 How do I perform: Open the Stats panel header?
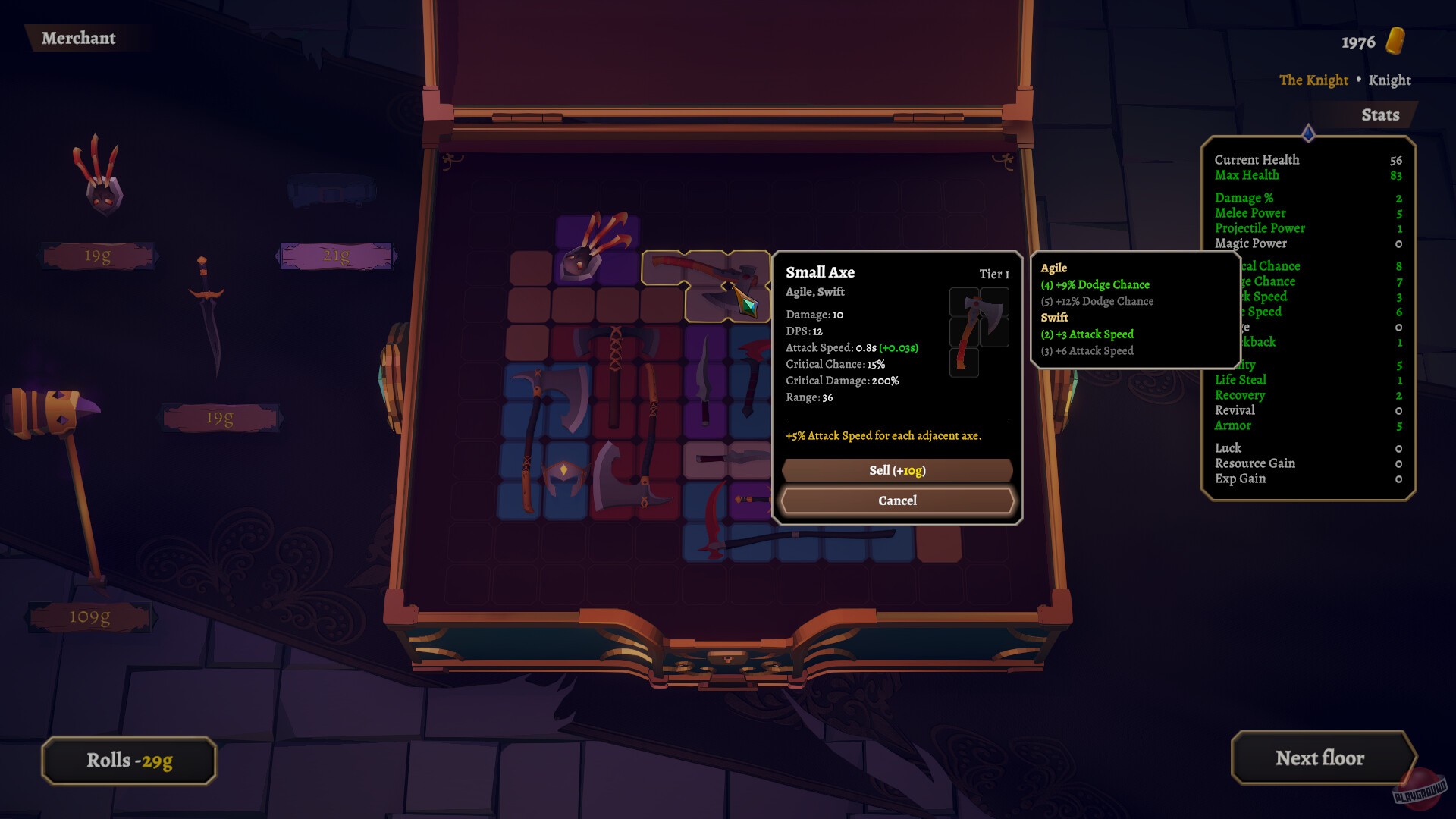[1380, 115]
